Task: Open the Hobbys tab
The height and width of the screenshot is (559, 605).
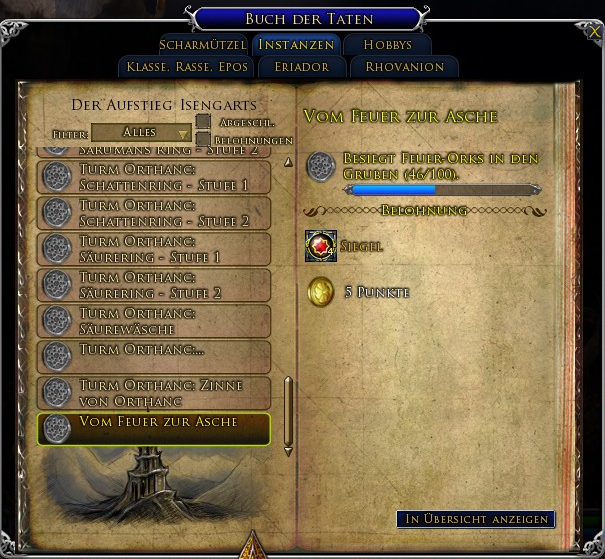Action: 387,45
